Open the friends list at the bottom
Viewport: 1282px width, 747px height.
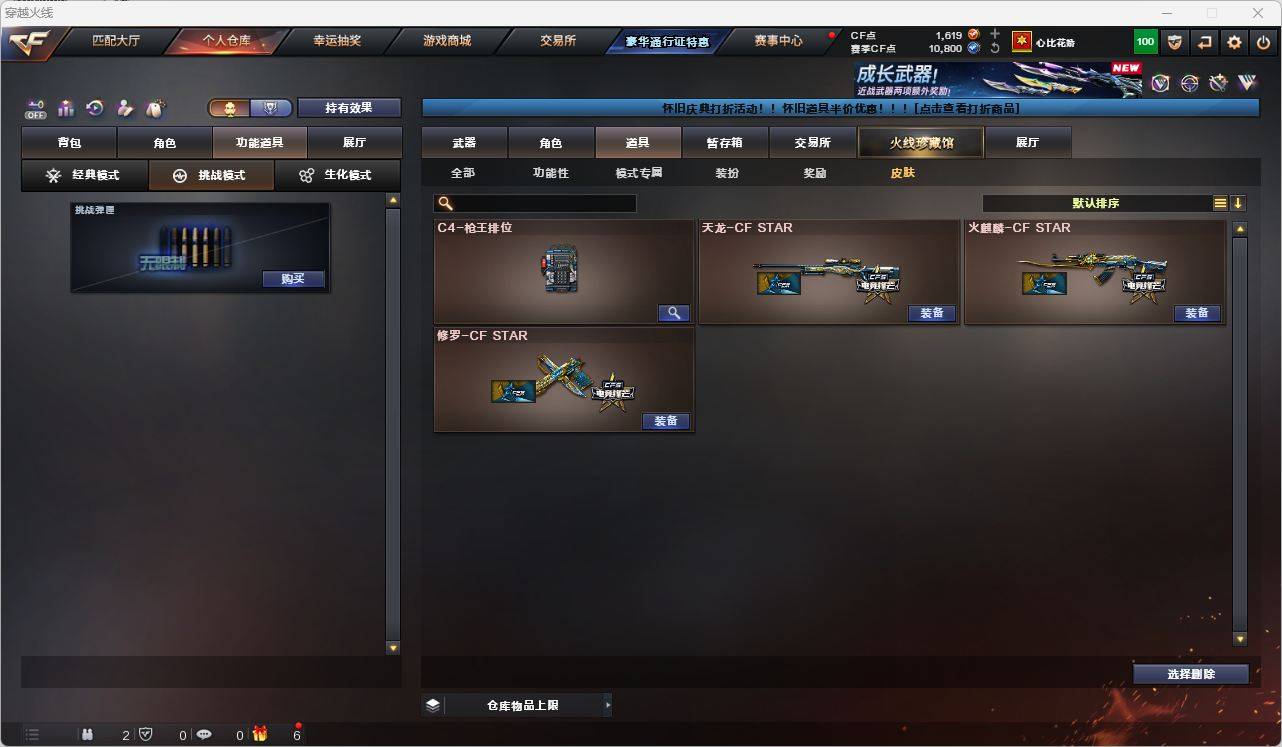point(87,733)
